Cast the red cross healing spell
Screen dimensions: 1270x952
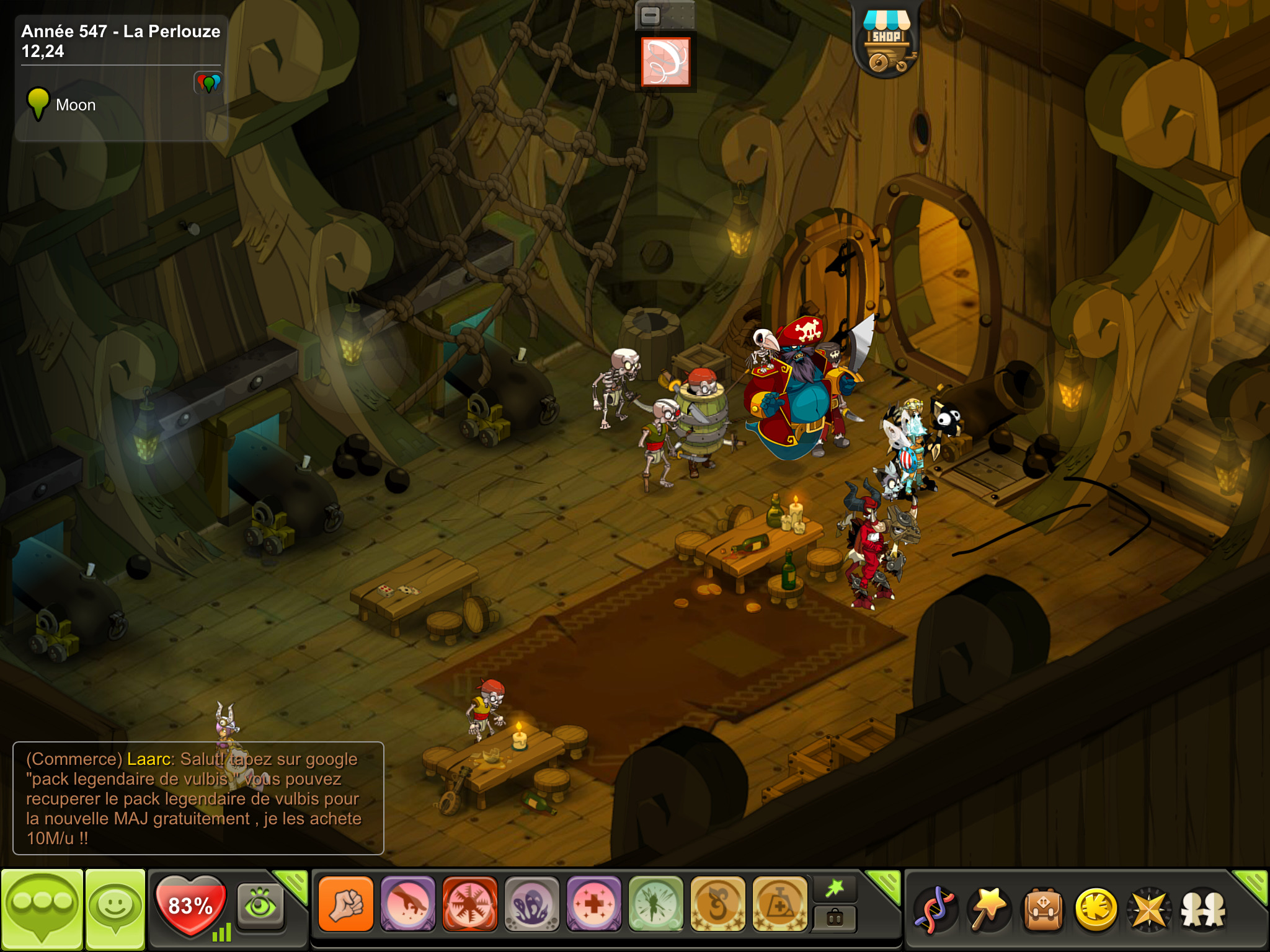coord(594,904)
